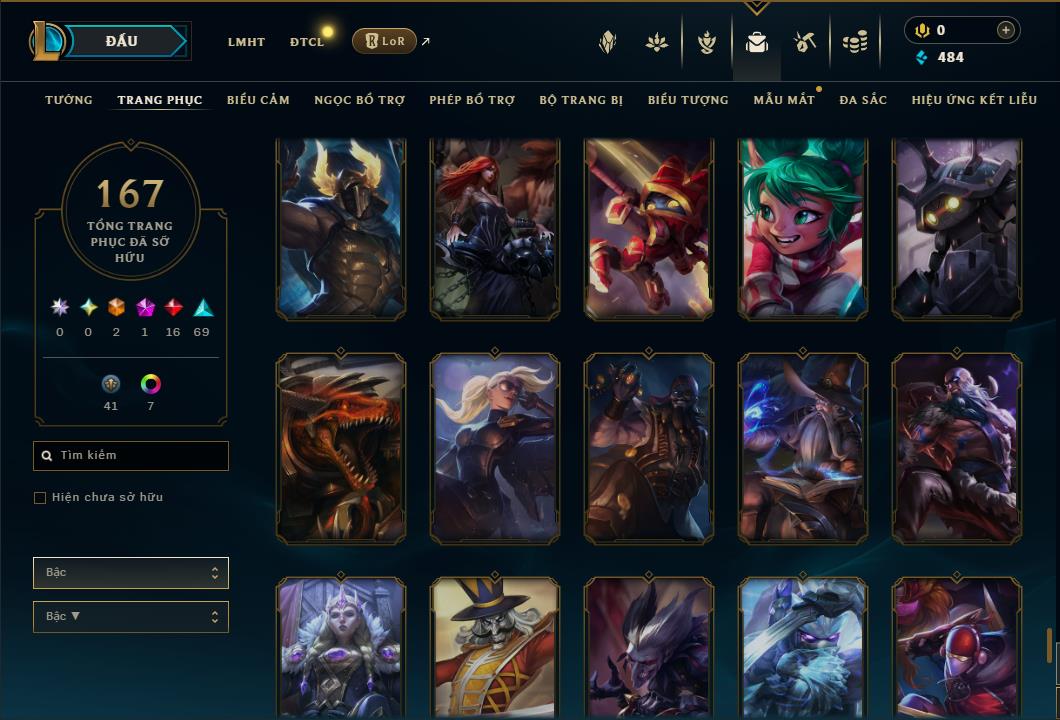
Task: Open the Bậc ▼ sort dropdown
Action: pyautogui.click(x=131, y=617)
